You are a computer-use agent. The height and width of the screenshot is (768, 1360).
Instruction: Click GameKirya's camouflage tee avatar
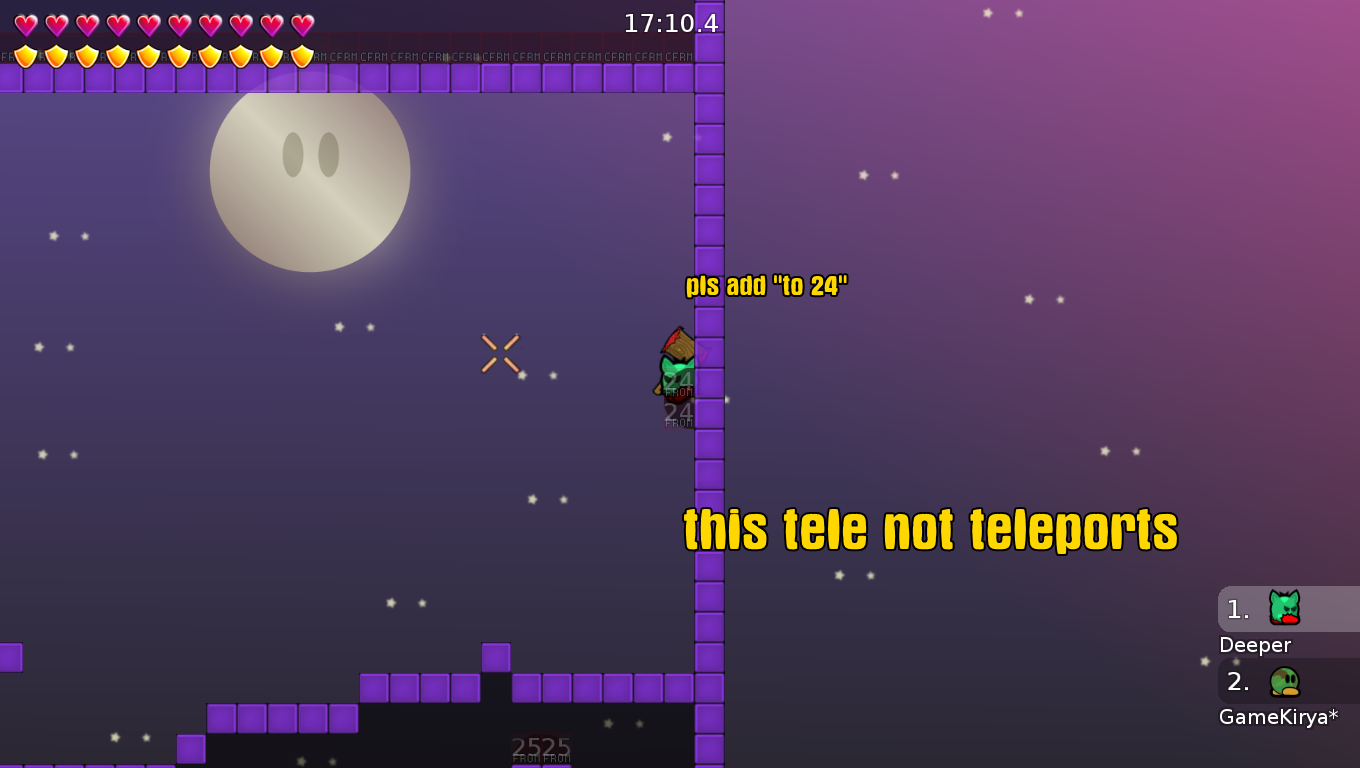pos(1285,683)
